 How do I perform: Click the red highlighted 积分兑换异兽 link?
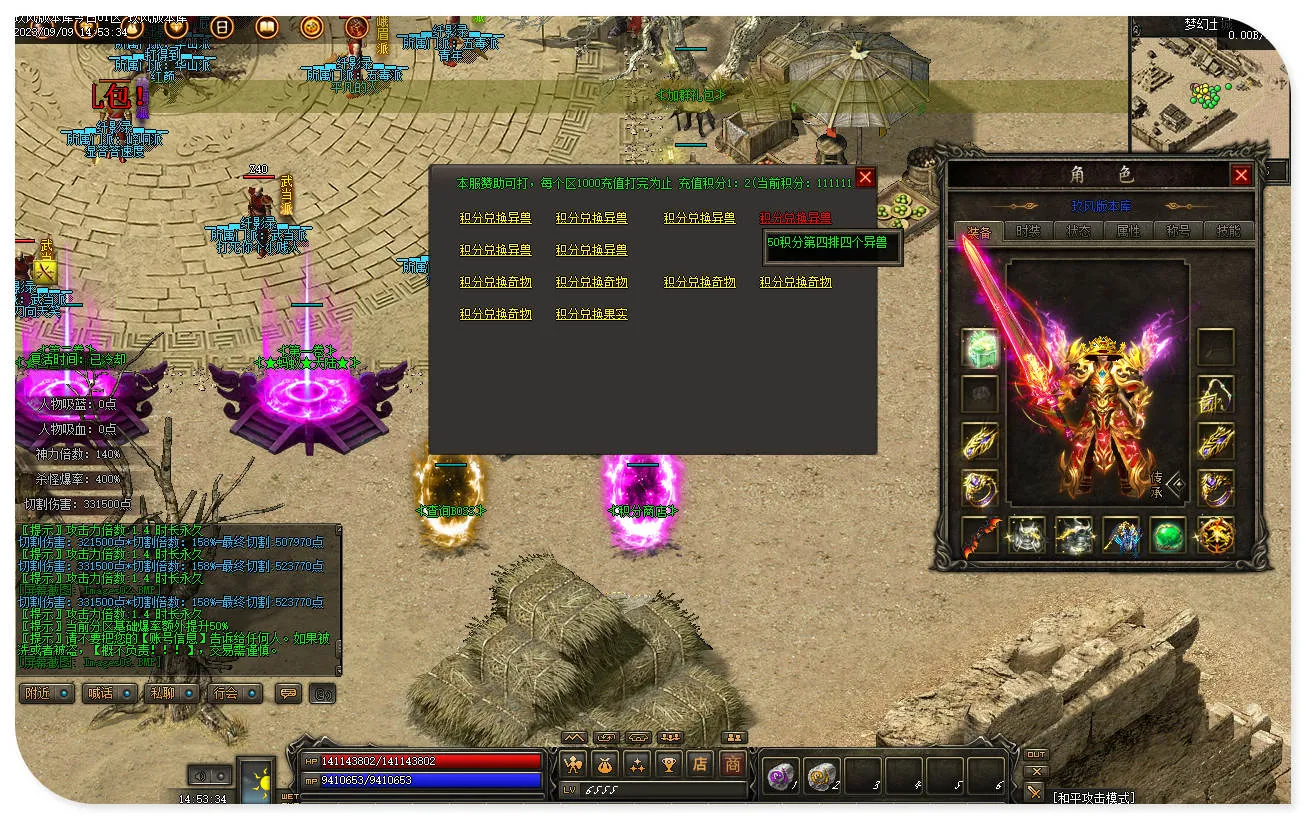(795, 218)
